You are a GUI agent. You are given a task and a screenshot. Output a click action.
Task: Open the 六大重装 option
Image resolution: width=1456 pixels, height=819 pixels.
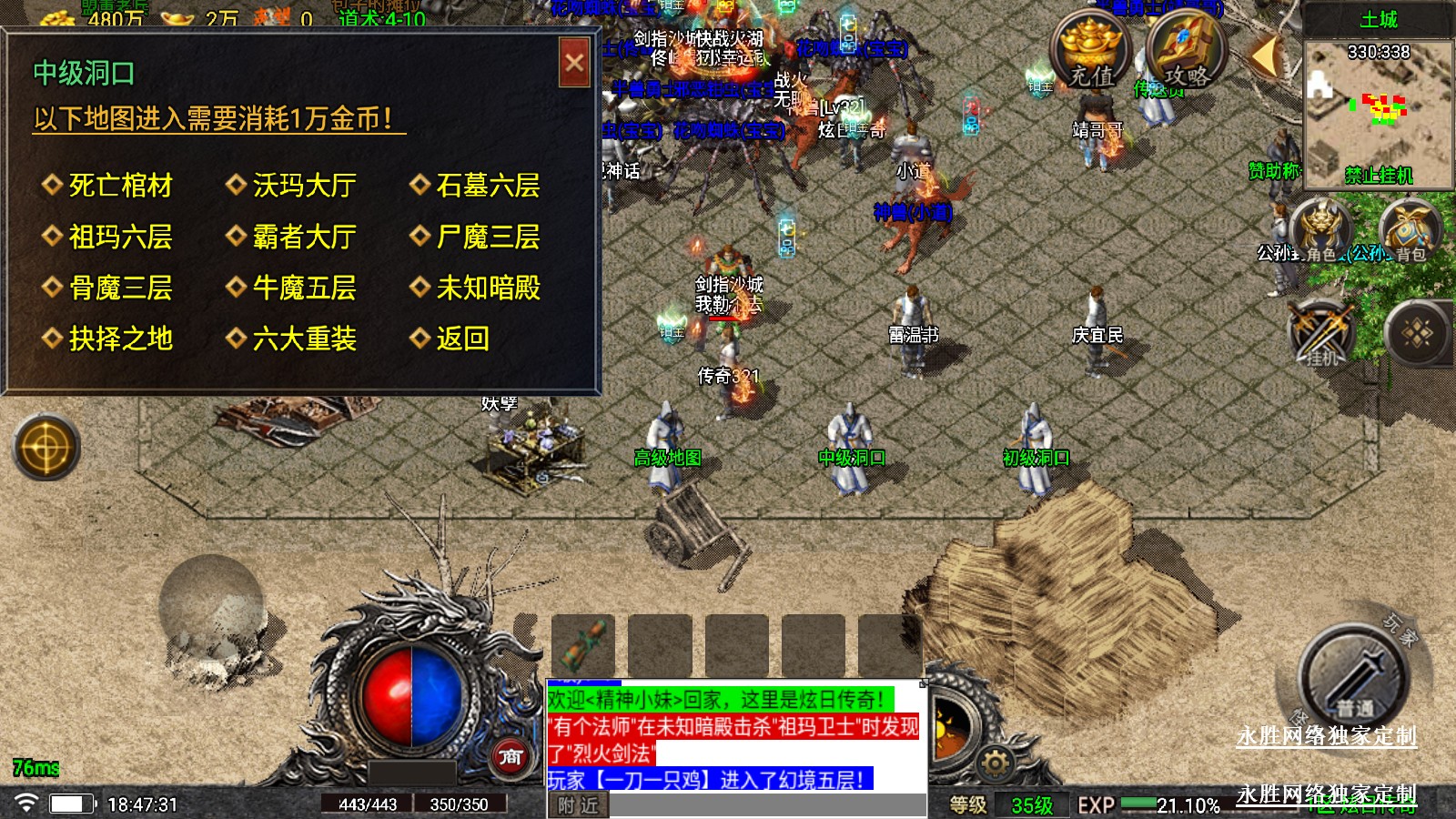click(304, 339)
